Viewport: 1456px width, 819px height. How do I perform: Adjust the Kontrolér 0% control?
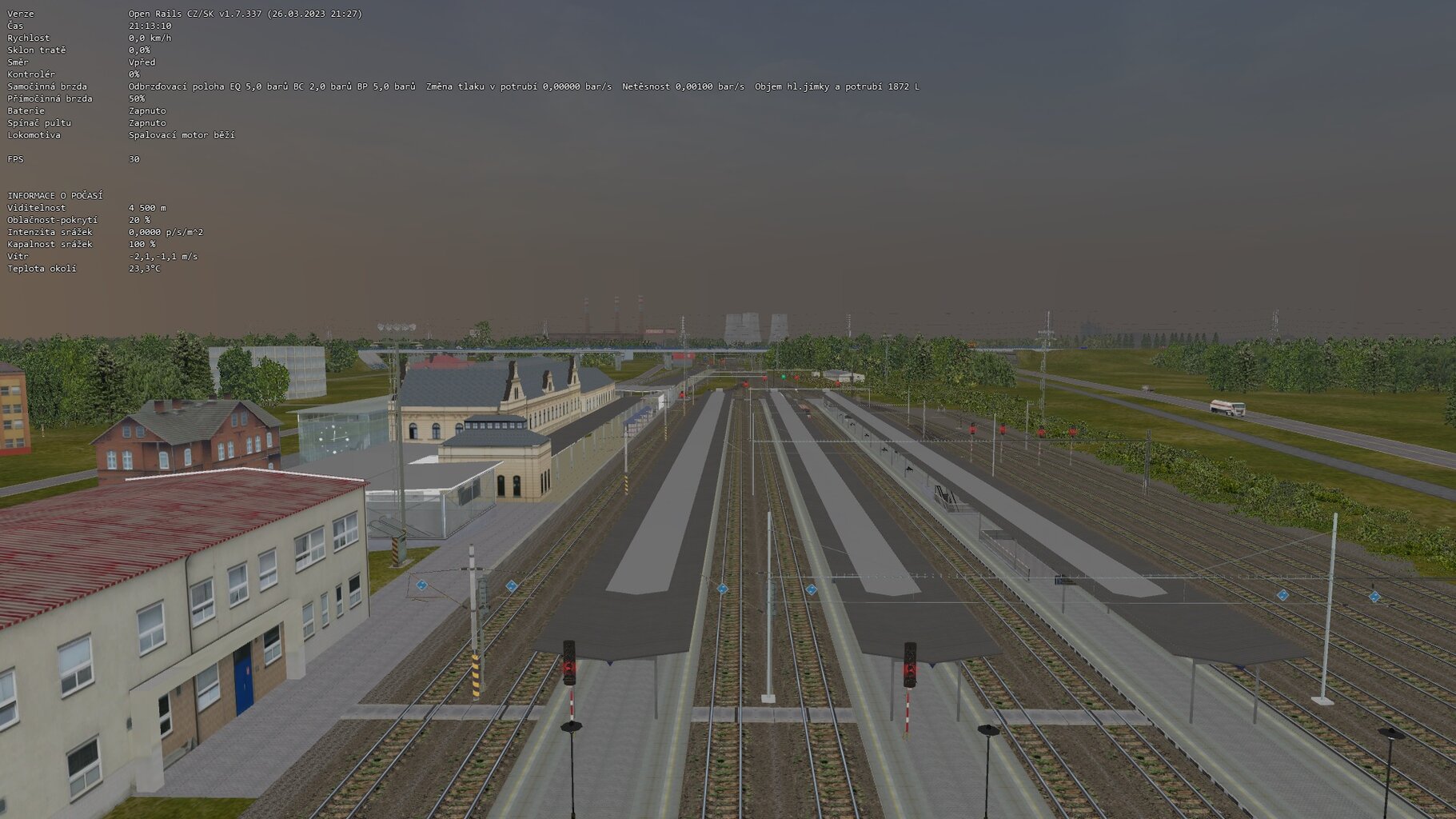[x=133, y=74]
